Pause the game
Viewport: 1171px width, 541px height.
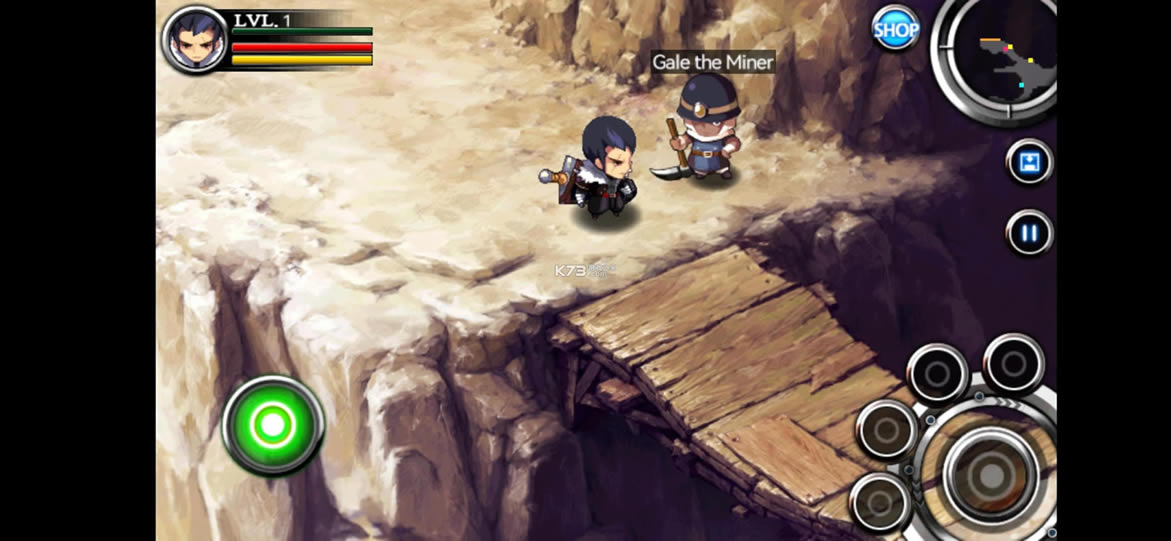[1029, 234]
